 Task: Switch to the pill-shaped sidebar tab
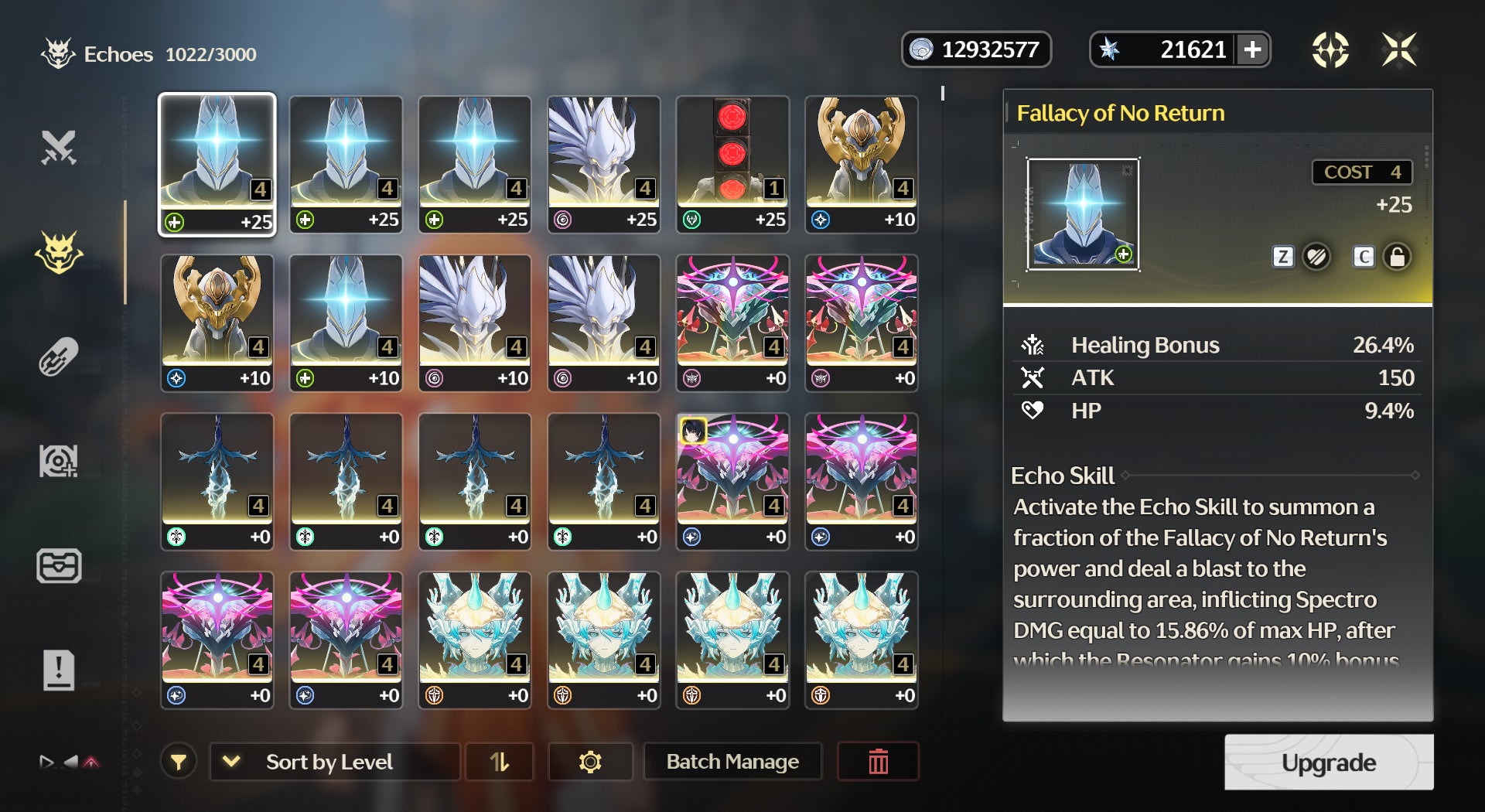pos(59,357)
